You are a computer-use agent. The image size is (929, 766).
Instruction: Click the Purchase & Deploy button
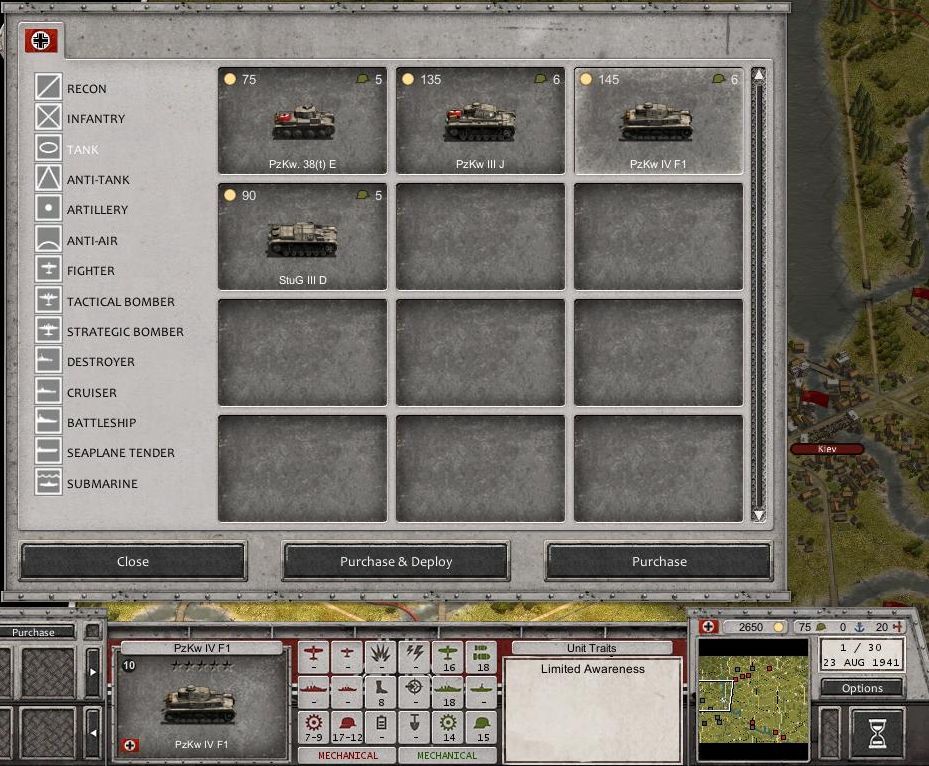[396, 561]
